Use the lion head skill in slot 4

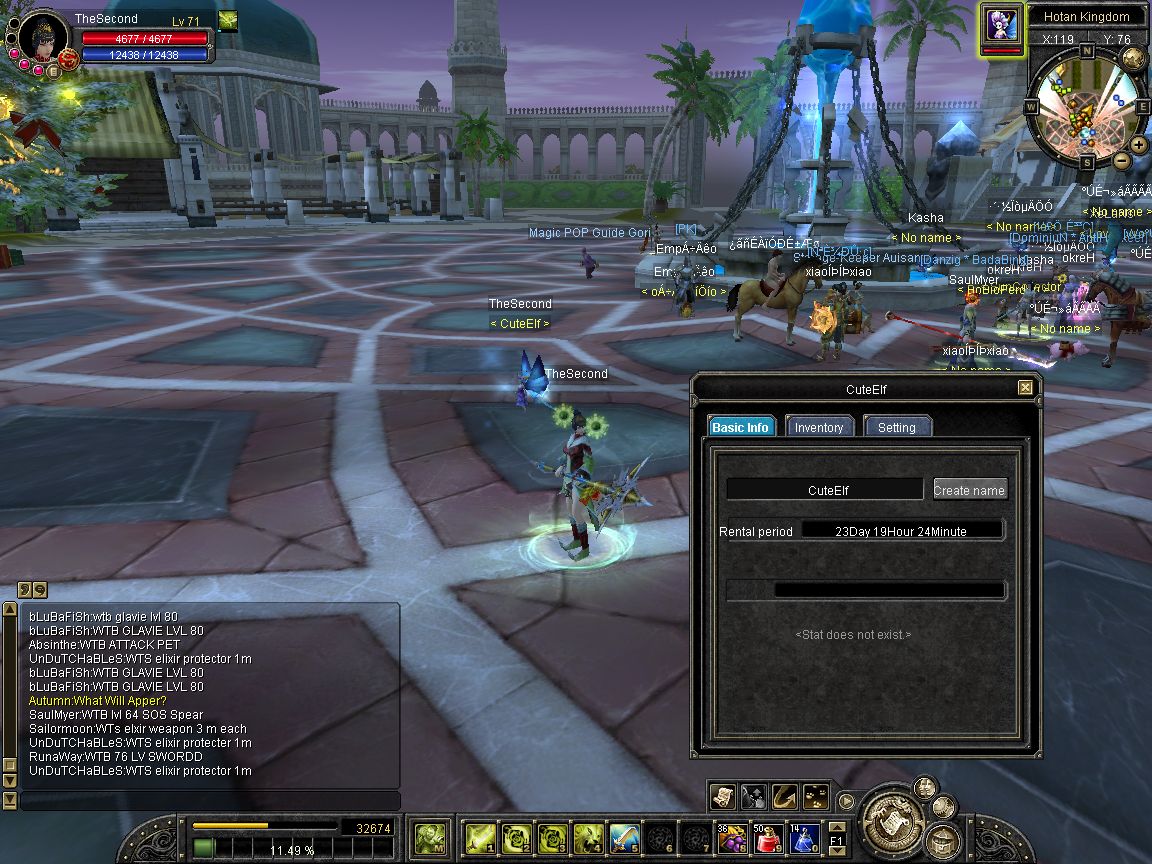click(587, 836)
